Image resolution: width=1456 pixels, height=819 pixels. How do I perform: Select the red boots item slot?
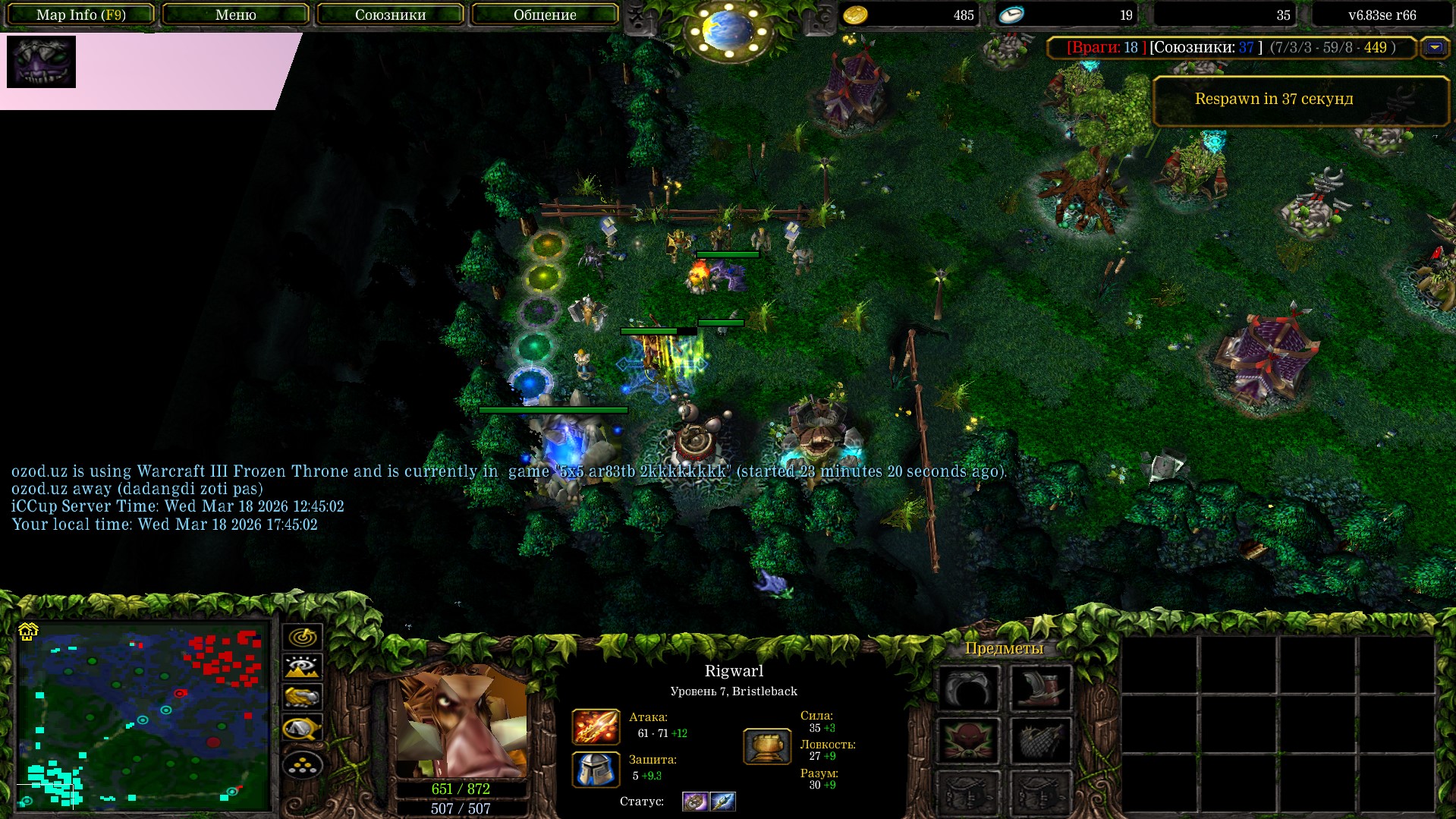tap(1040, 688)
